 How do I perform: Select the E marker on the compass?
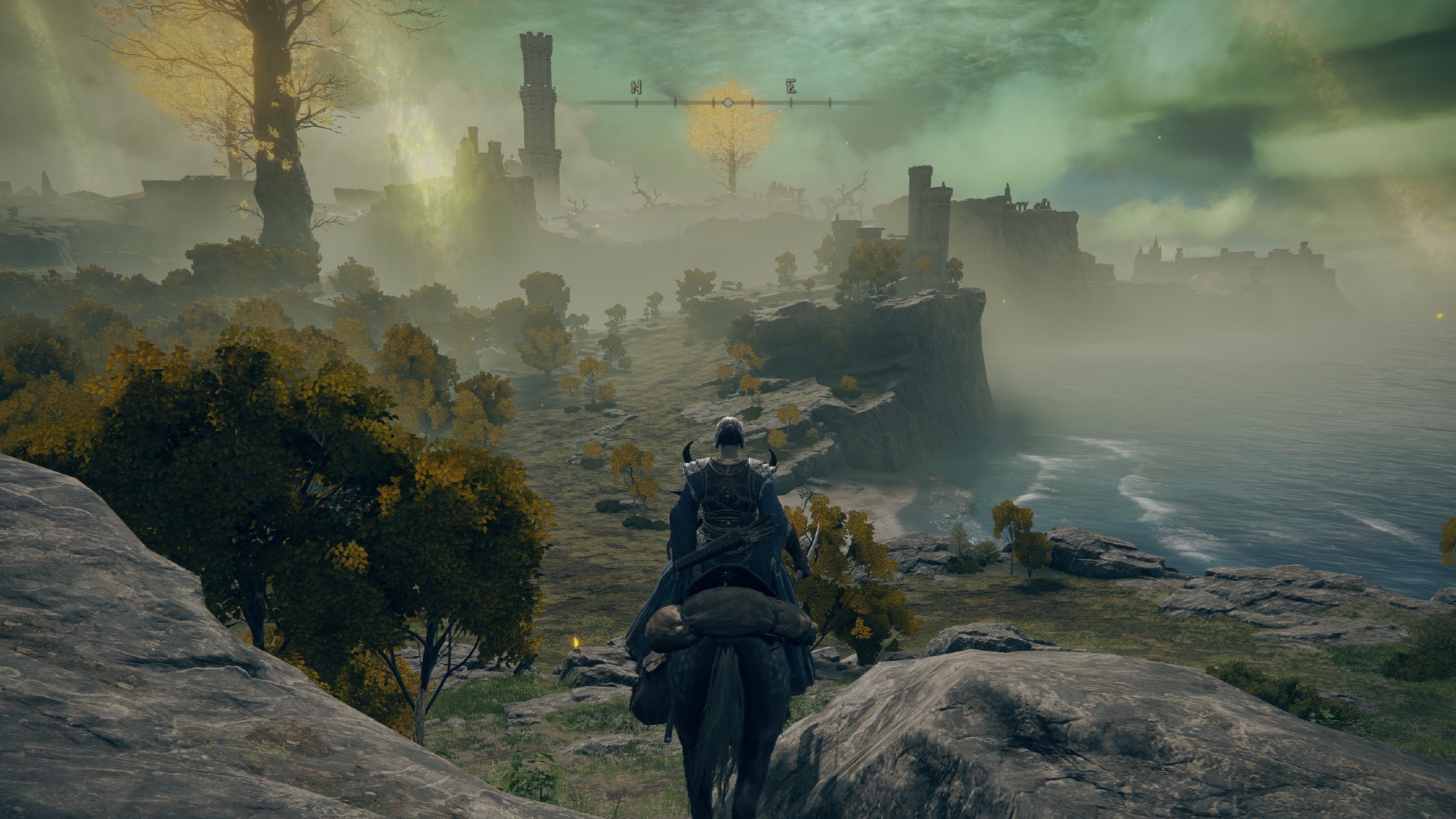[791, 88]
